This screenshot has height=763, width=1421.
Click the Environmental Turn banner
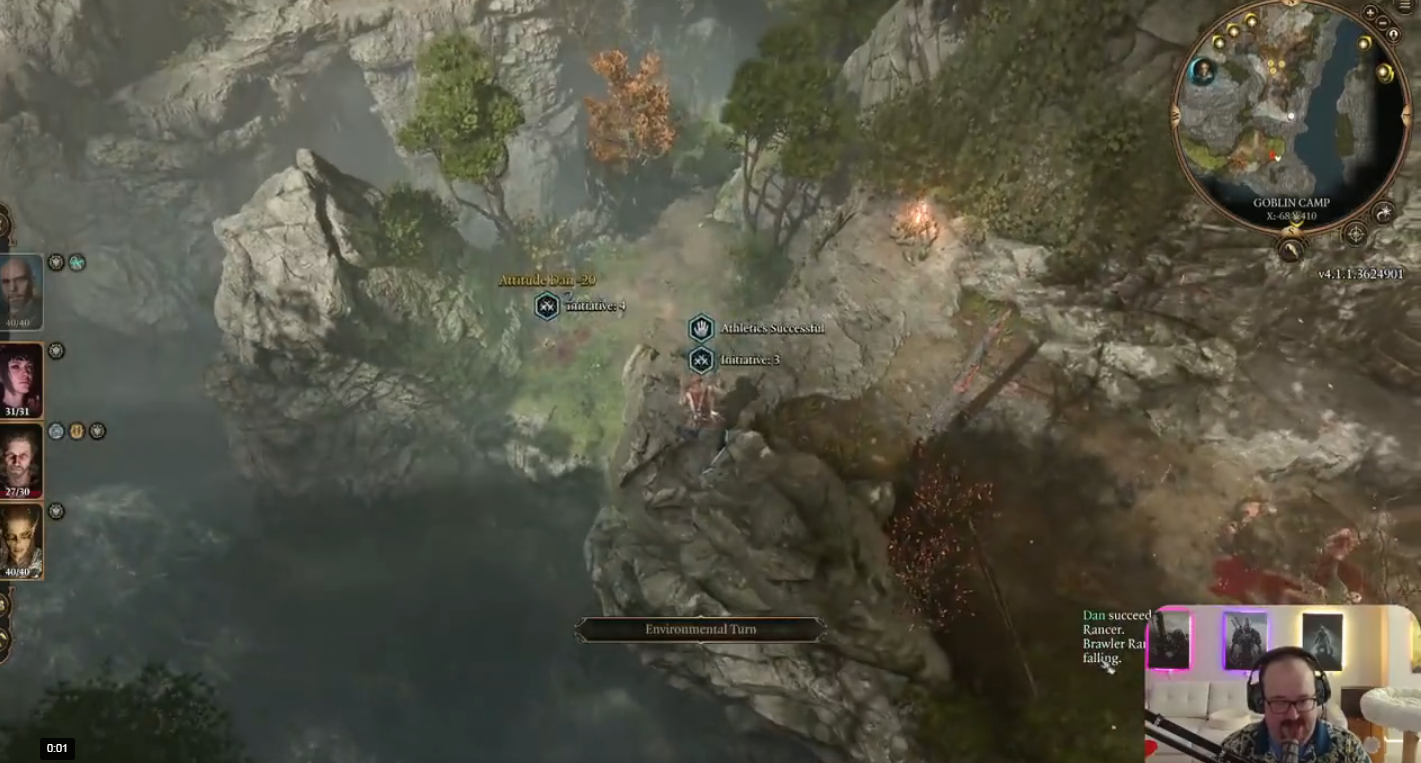[700, 629]
